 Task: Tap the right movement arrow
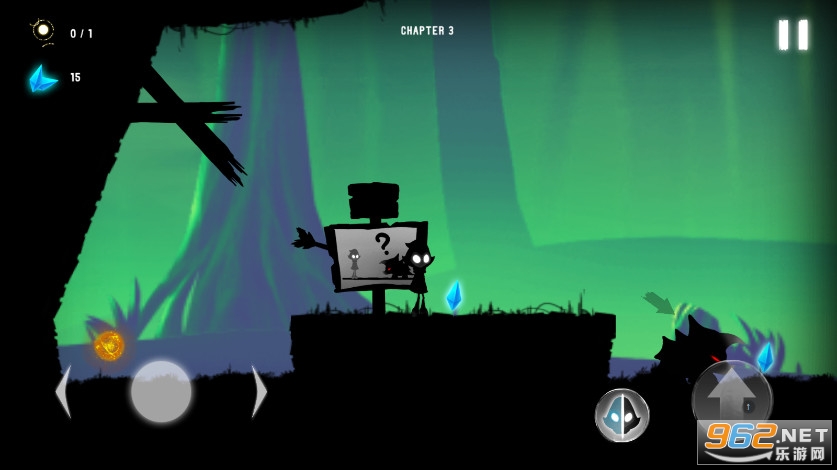[x=259, y=391]
